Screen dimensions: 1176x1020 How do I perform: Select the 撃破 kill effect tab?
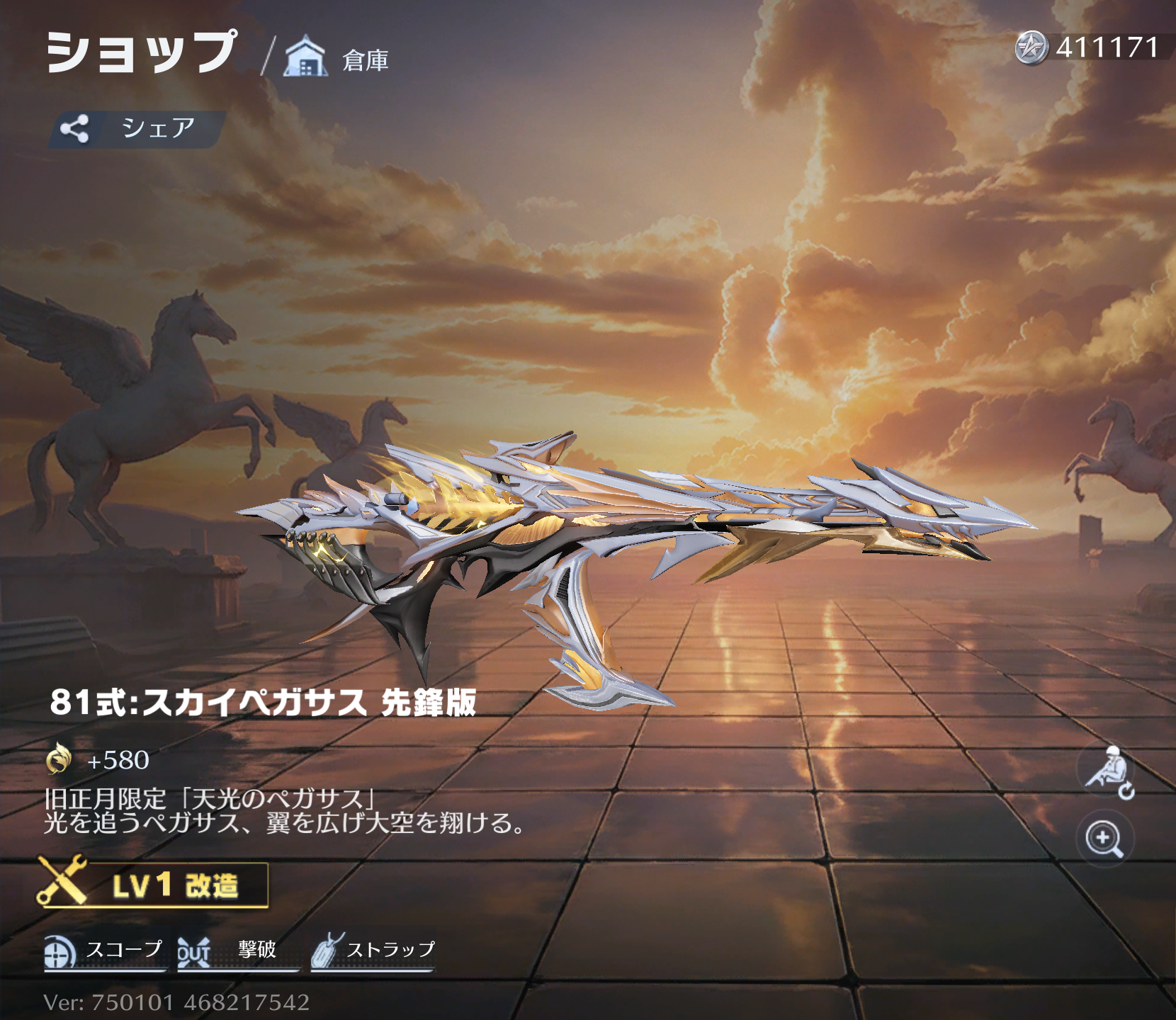pyautogui.click(x=237, y=951)
